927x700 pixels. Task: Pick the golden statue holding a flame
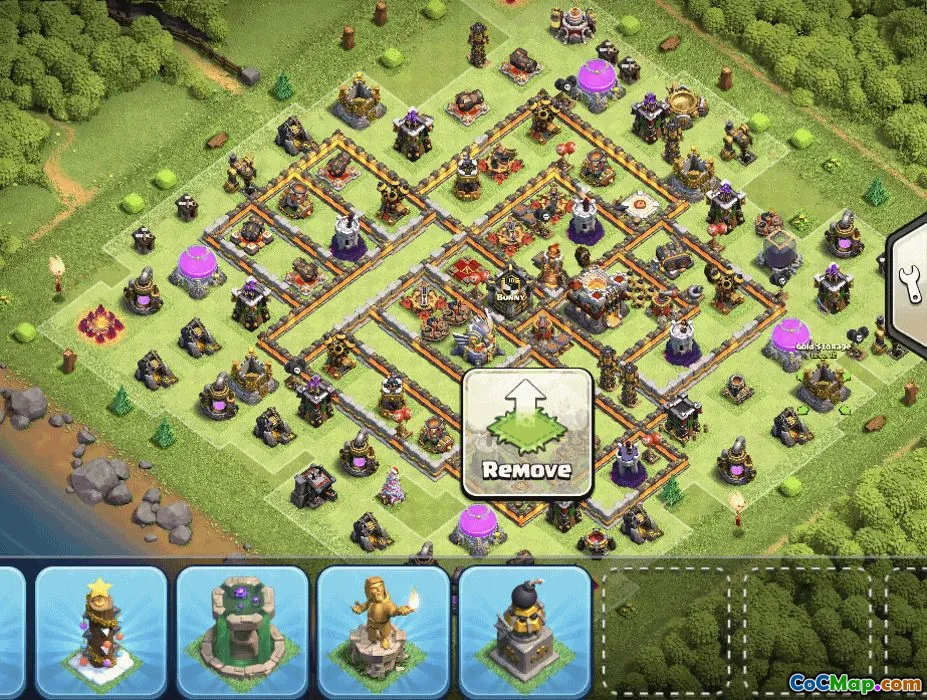(x=382, y=632)
